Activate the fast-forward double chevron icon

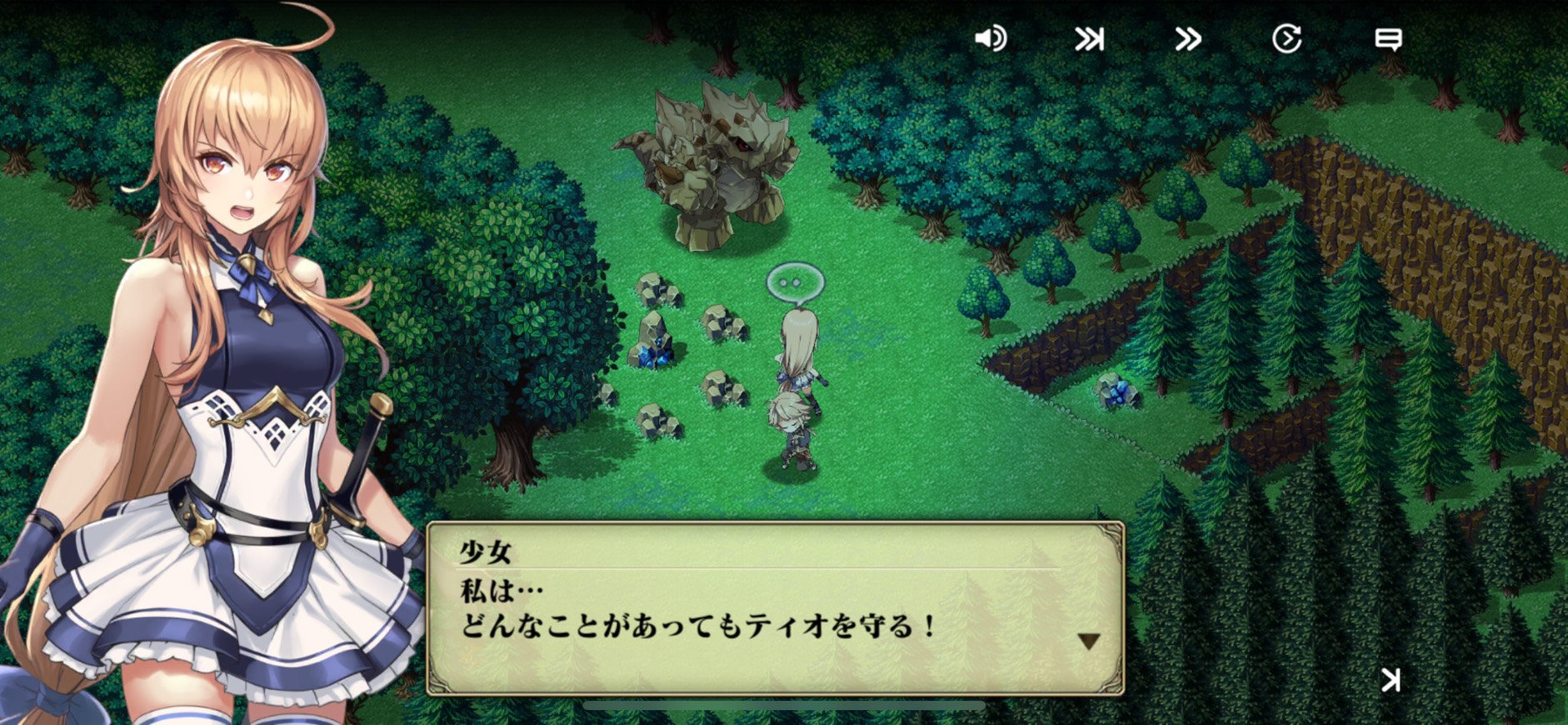pos(1188,39)
